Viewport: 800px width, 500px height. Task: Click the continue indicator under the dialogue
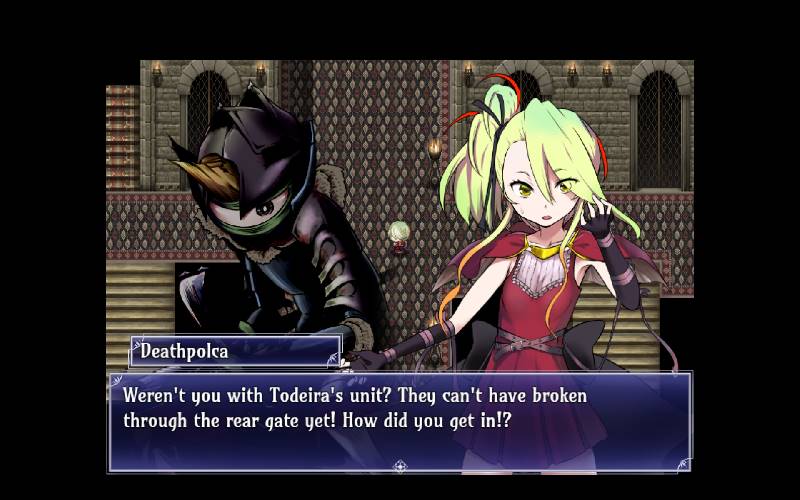400,465
